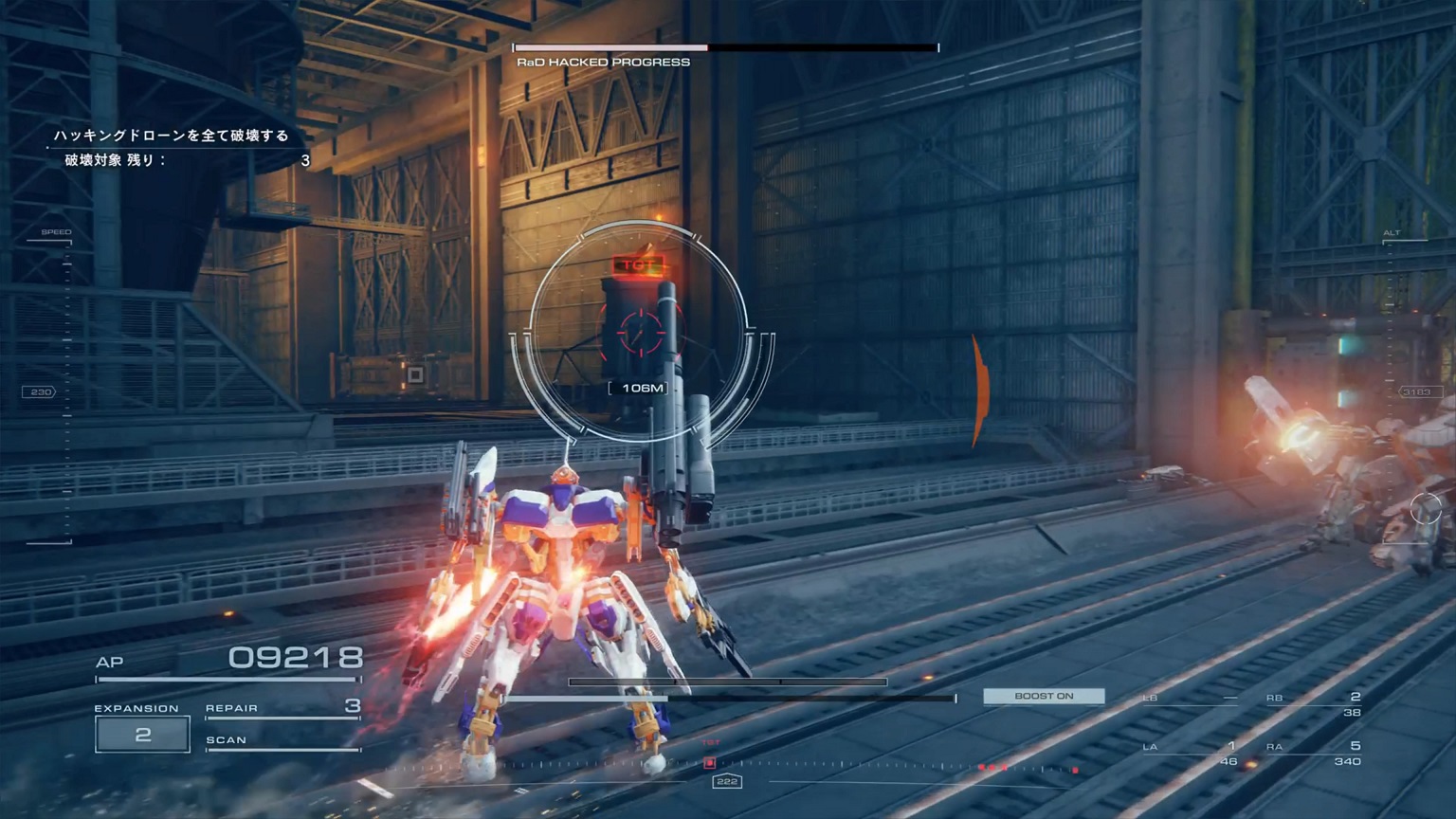Use the REPAIR kit indicator
Screen dimensions: 1456x819
(282, 708)
